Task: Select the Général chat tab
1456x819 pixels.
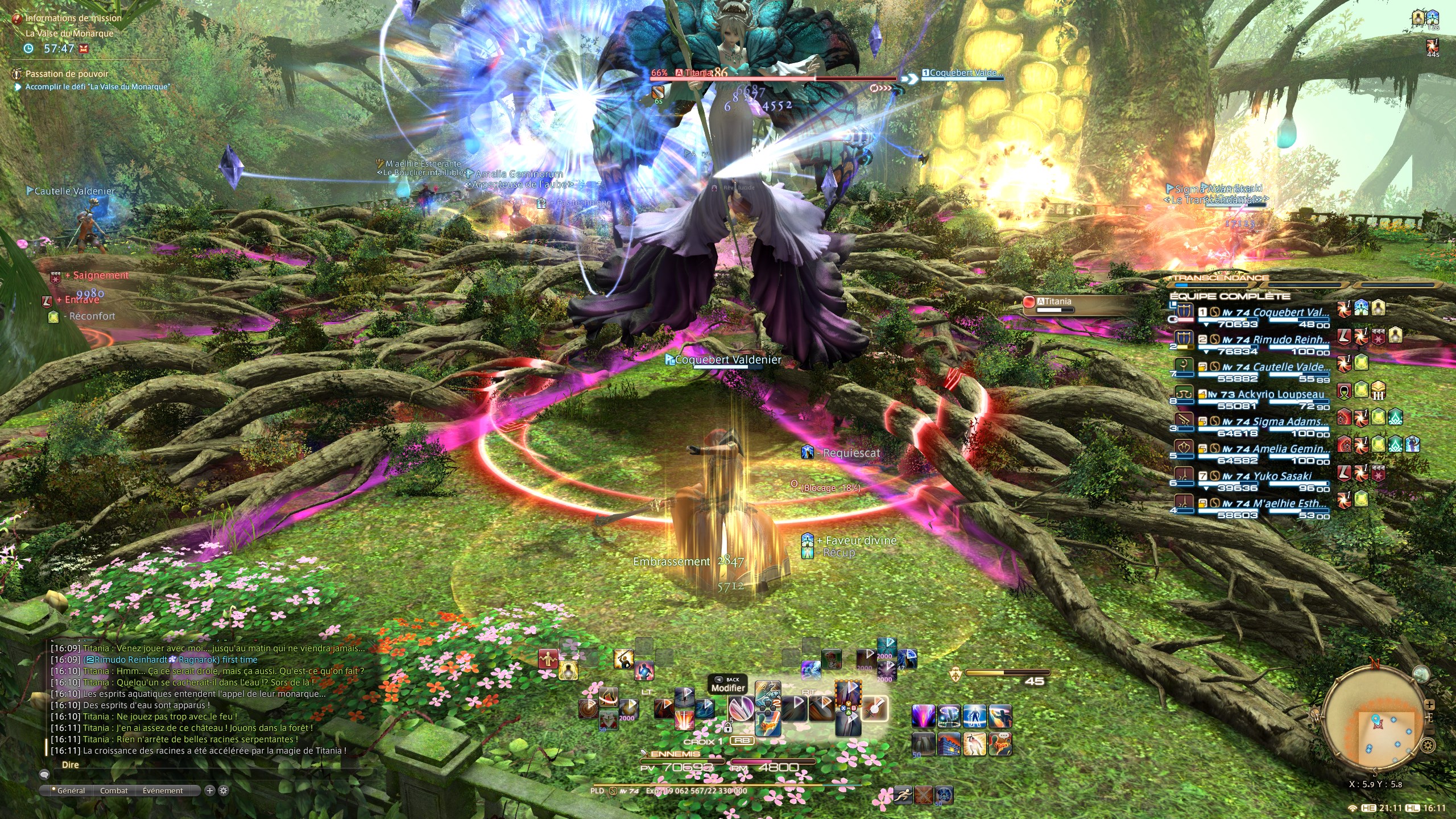Action: point(71,791)
